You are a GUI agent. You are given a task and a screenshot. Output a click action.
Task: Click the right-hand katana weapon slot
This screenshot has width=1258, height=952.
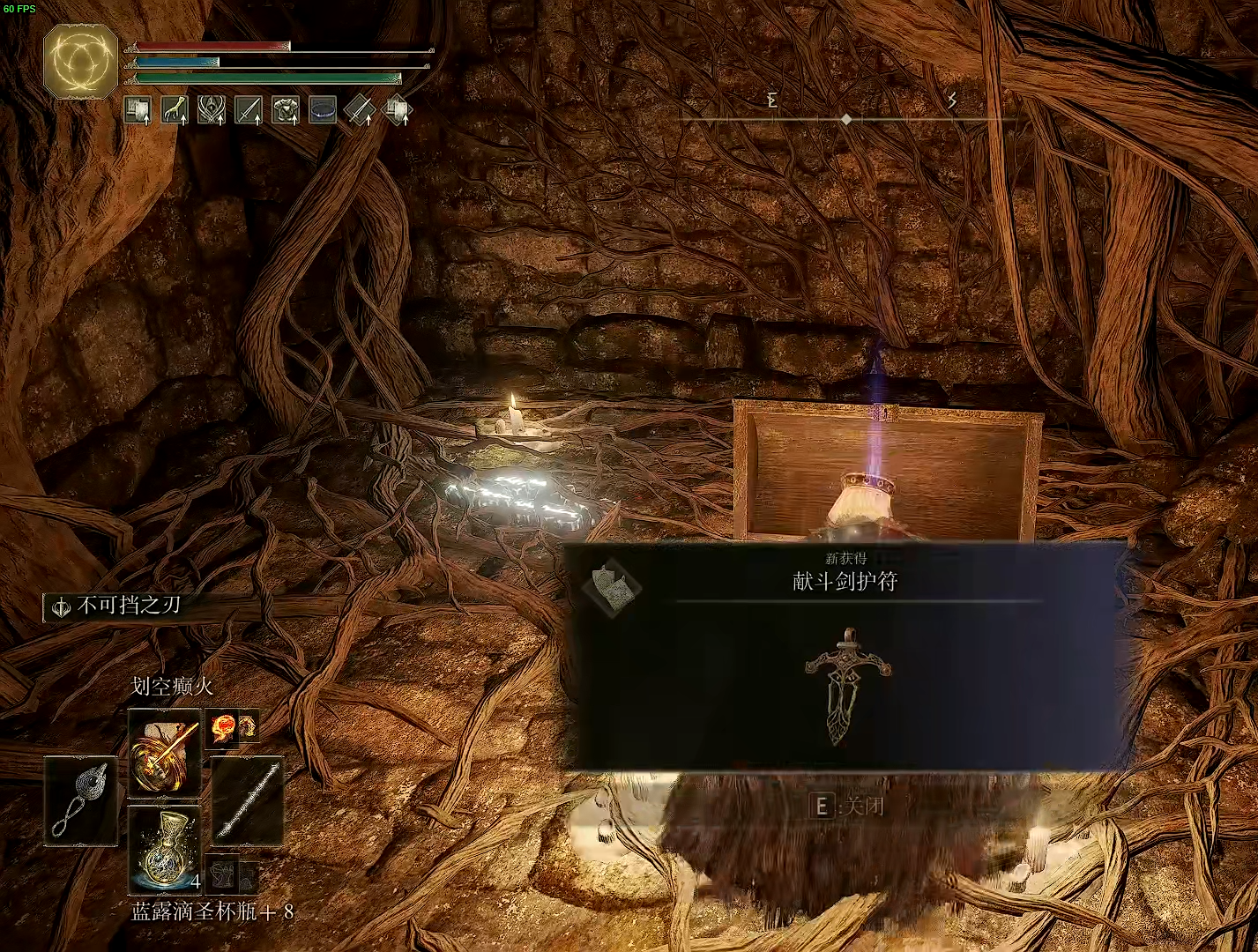[248, 800]
